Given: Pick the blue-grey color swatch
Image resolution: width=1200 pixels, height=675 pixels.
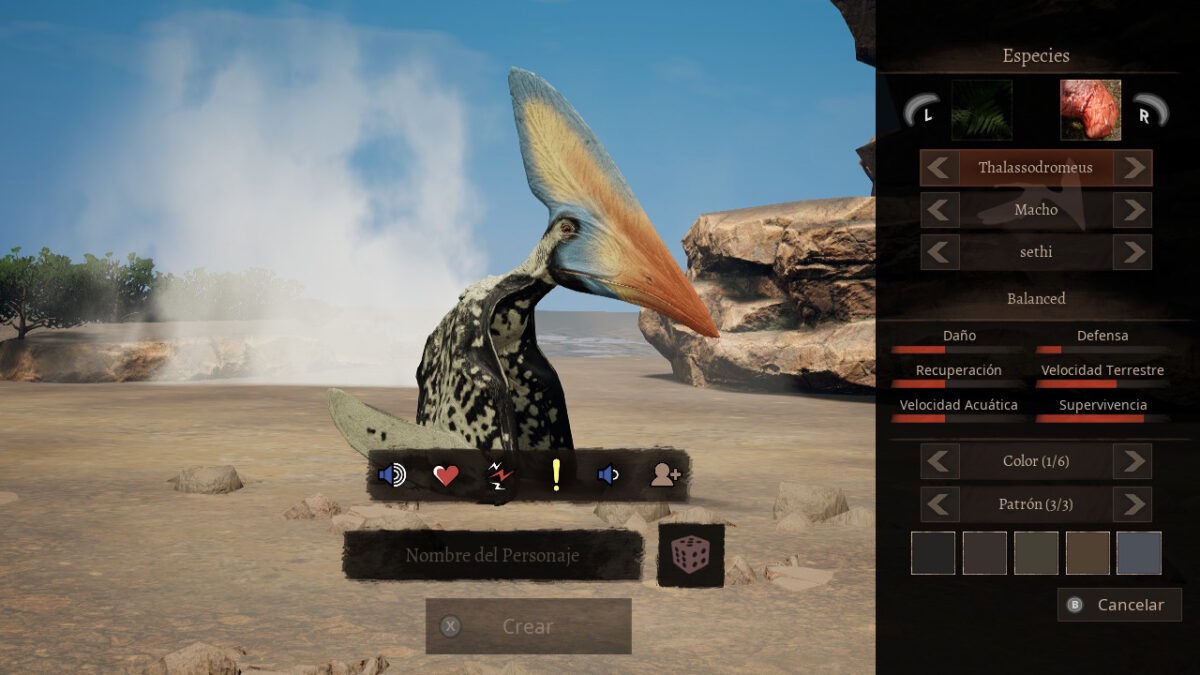Looking at the screenshot, I should (1139, 553).
